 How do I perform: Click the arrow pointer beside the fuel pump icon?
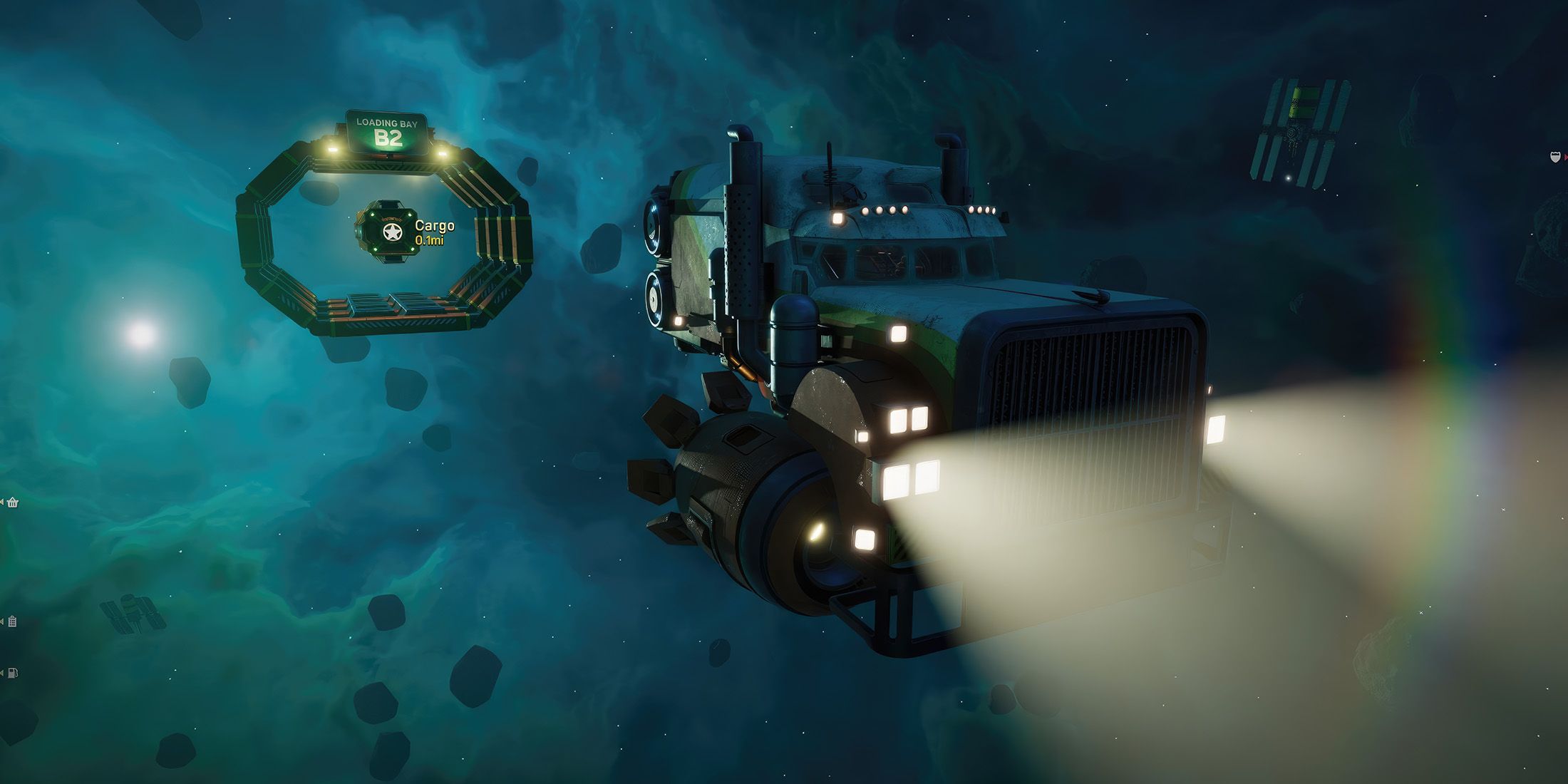click(x=3, y=673)
